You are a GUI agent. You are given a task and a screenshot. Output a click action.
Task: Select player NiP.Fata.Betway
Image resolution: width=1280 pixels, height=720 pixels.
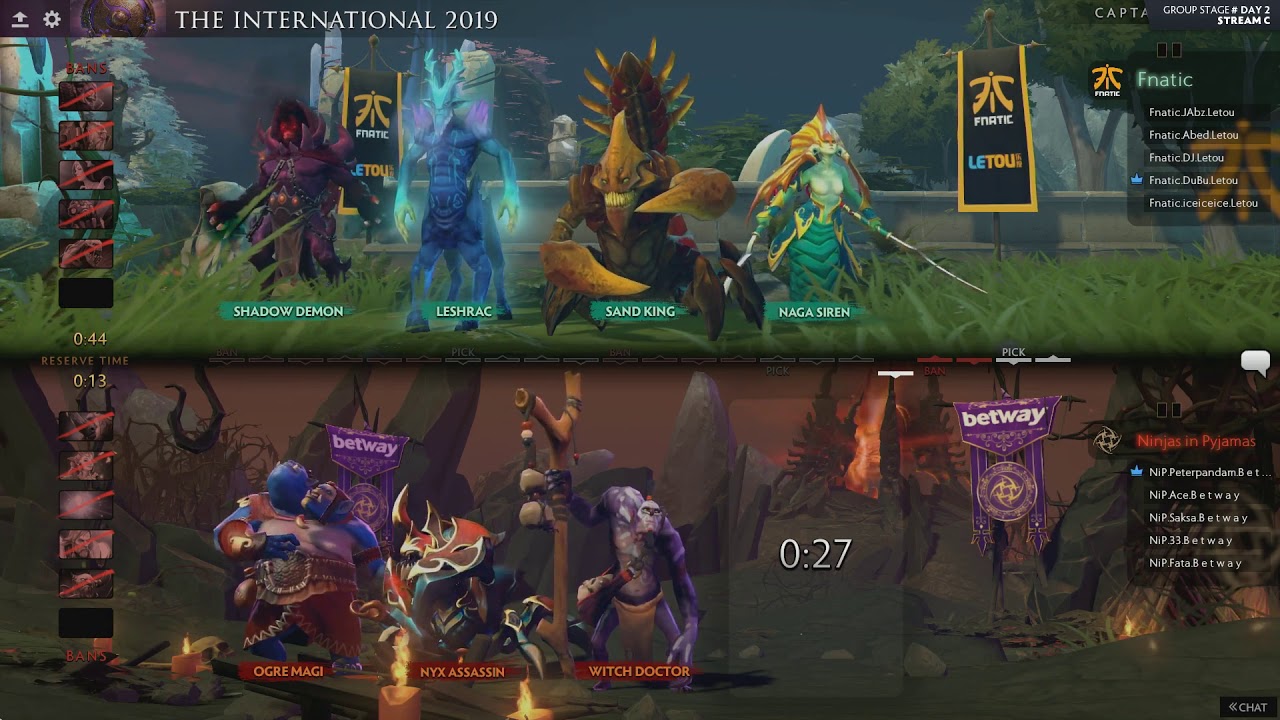pos(1195,563)
